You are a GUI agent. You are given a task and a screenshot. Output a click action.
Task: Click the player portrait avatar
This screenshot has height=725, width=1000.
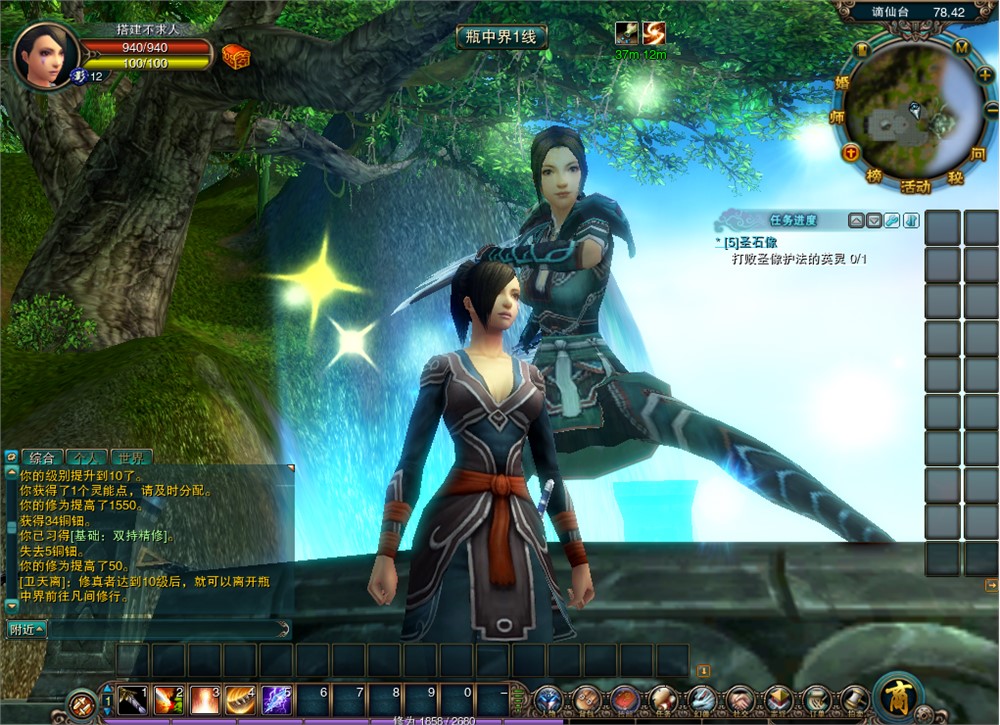[45, 54]
